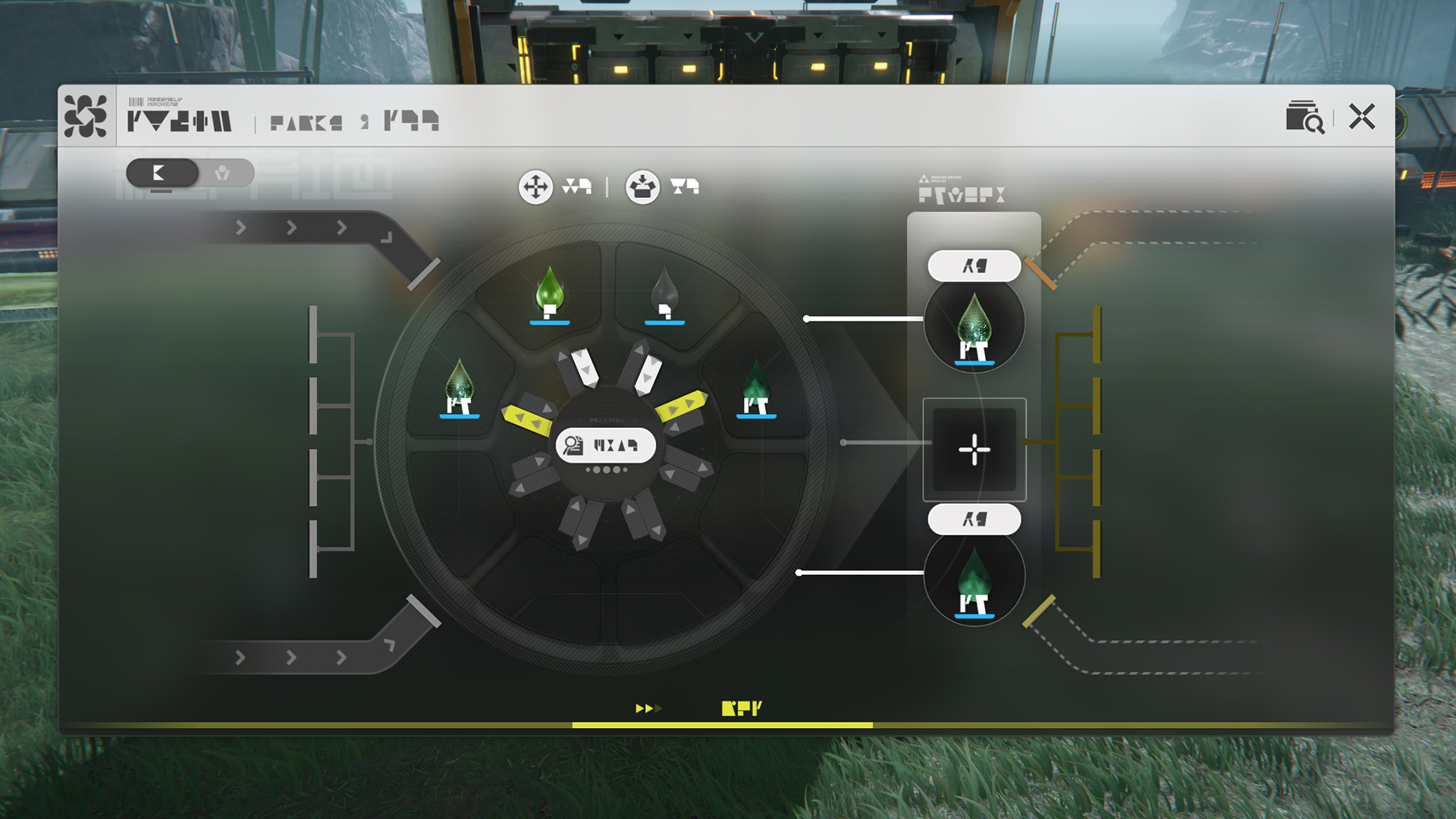
Task: Click the label pill above green flame output
Action: (974, 519)
